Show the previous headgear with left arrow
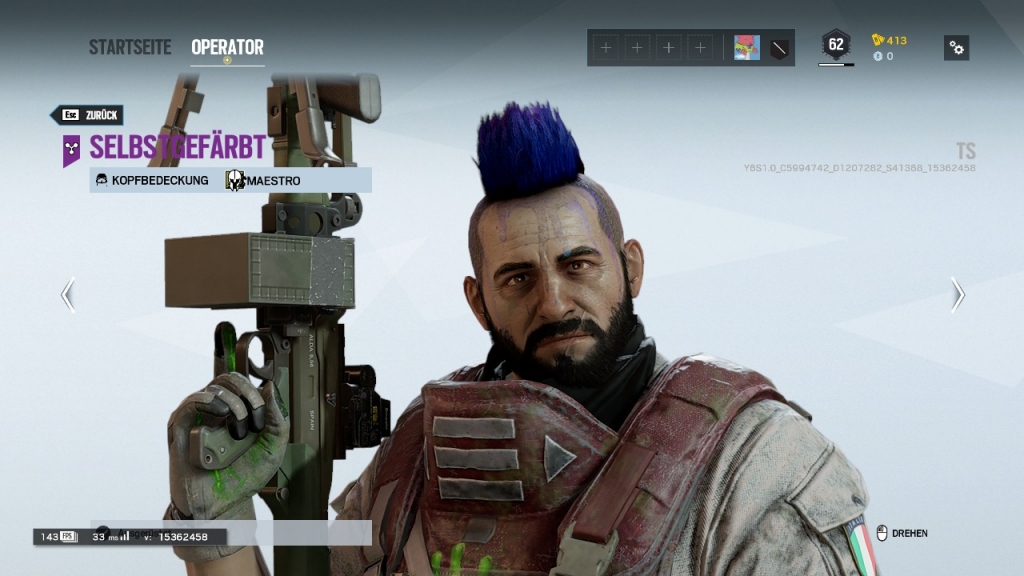The width and height of the screenshot is (1024, 576). (x=67, y=294)
